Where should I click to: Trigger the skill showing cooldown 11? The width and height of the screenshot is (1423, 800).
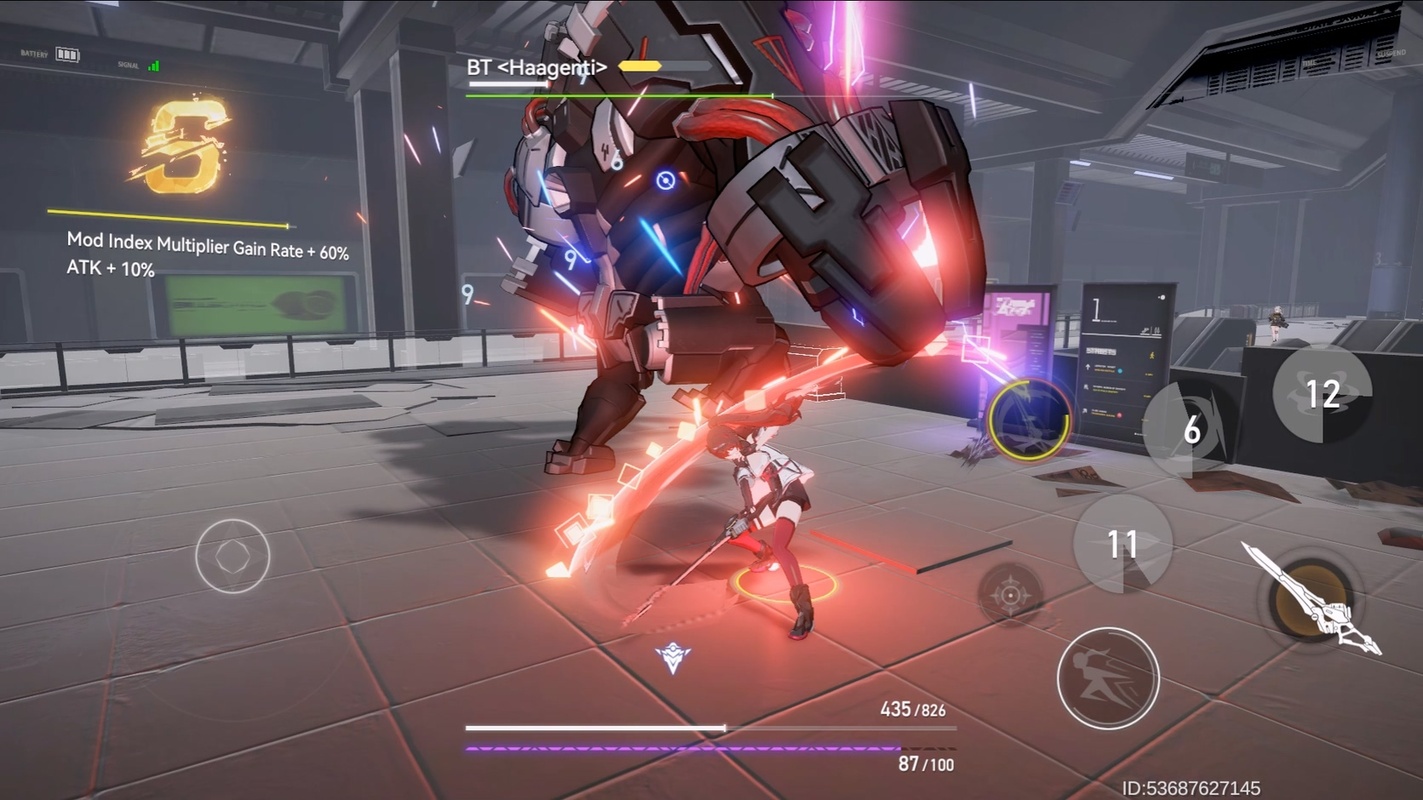1122,544
